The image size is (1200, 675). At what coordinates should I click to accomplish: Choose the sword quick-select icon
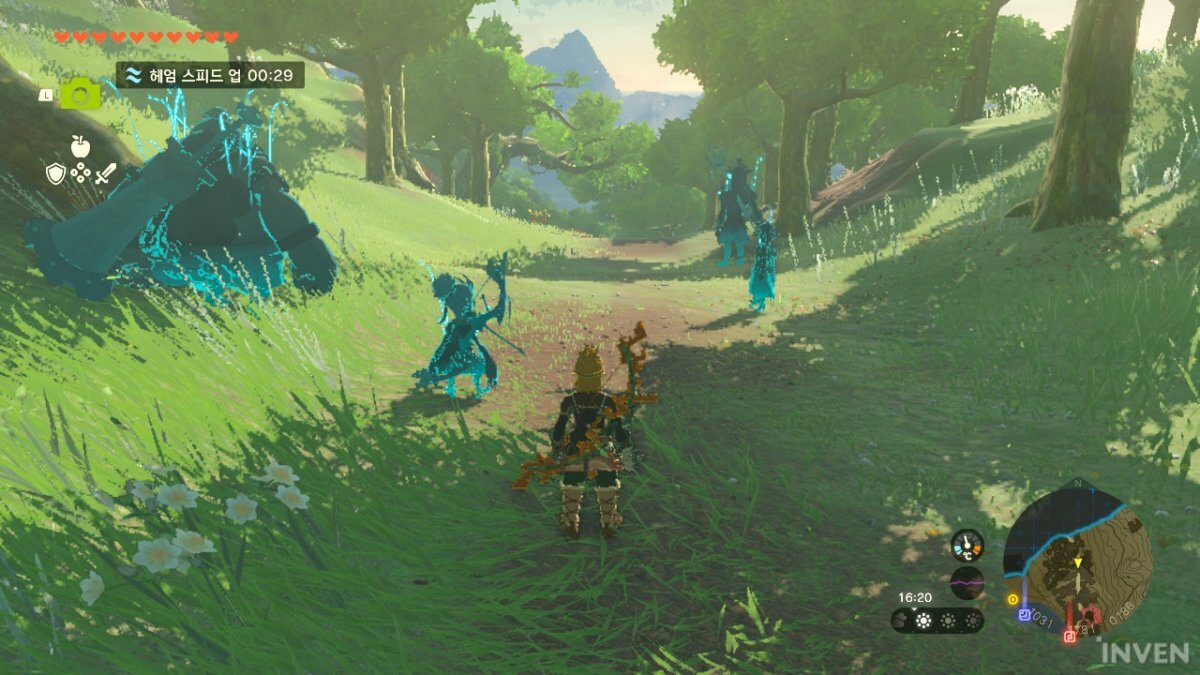tap(105, 174)
